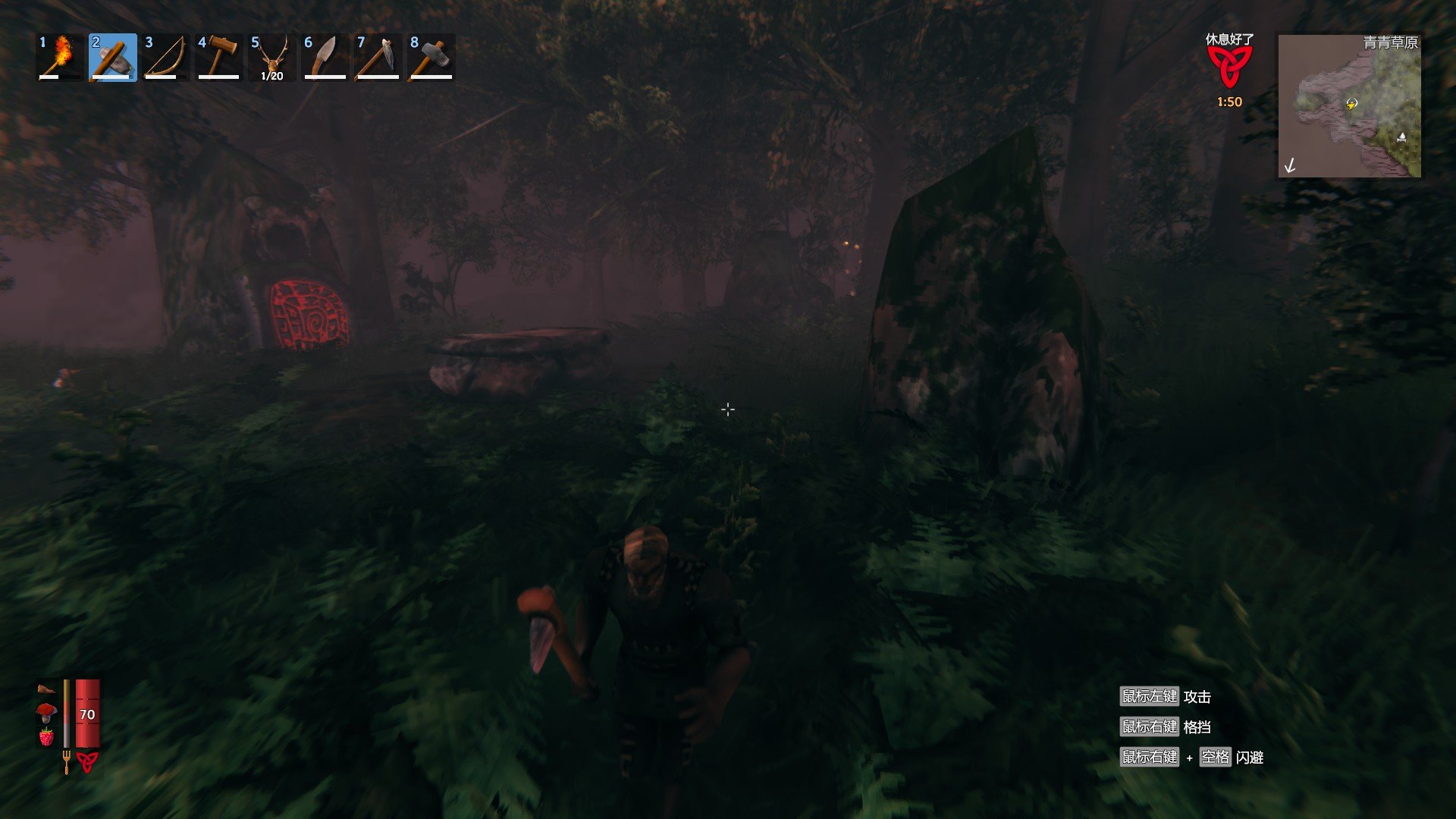Select the deer trophy slot
The image size is (1456, 819).
coord(272,57)
